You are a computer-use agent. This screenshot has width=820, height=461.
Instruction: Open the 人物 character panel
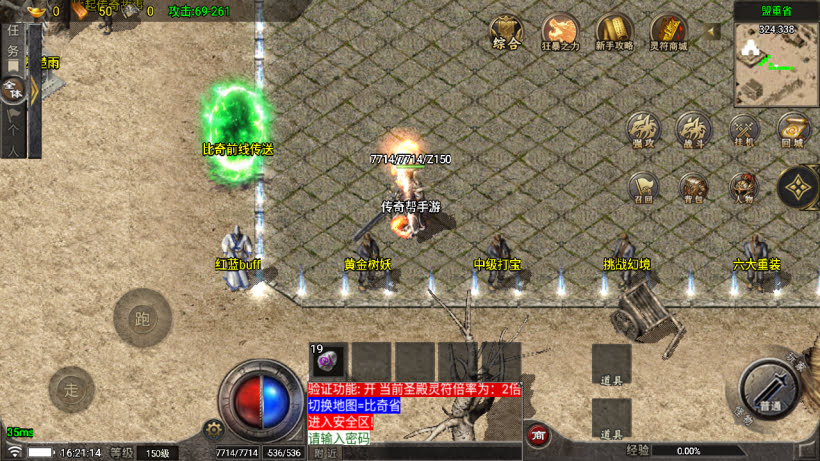pos(744,187)
